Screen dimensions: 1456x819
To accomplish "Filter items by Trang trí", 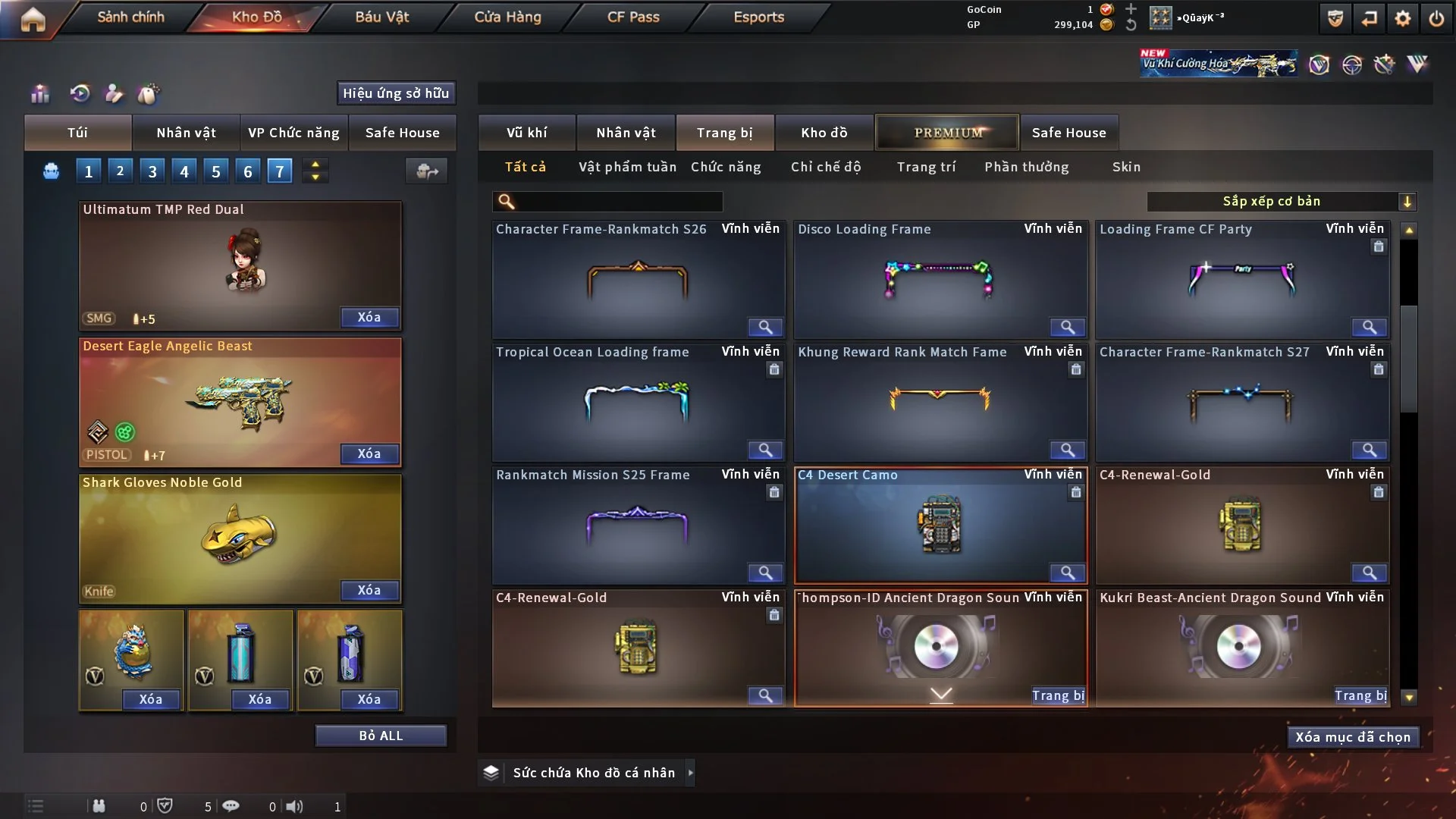I will (926, 167).
